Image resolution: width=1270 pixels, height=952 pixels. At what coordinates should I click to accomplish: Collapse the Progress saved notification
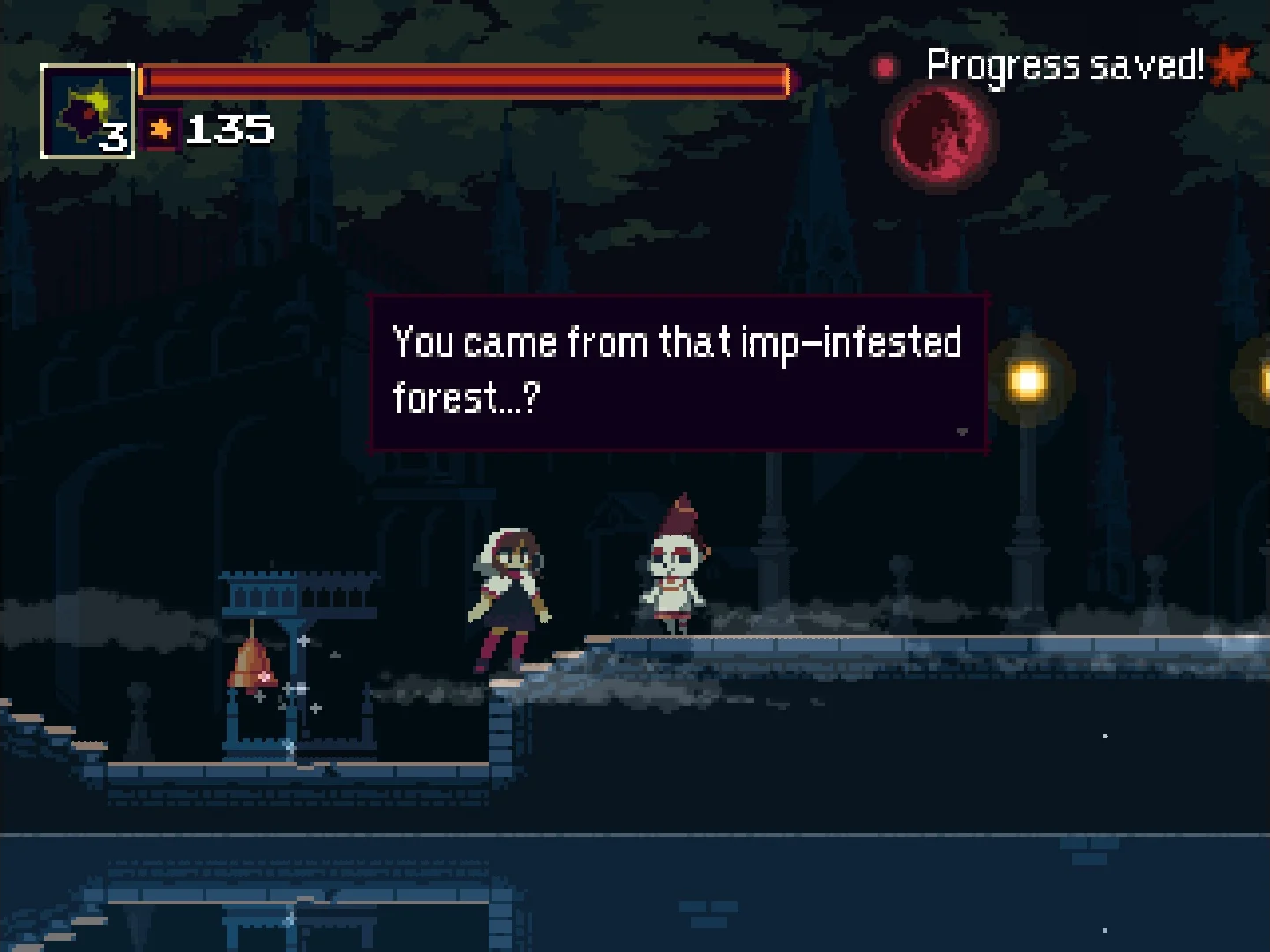(x=1067, y=64)
